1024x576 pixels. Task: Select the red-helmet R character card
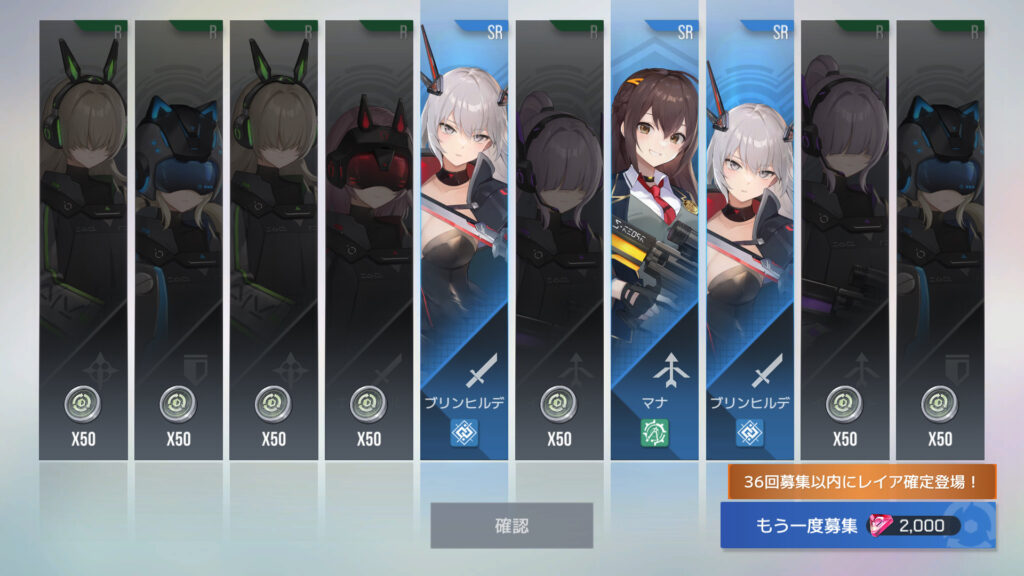(369, 240)
